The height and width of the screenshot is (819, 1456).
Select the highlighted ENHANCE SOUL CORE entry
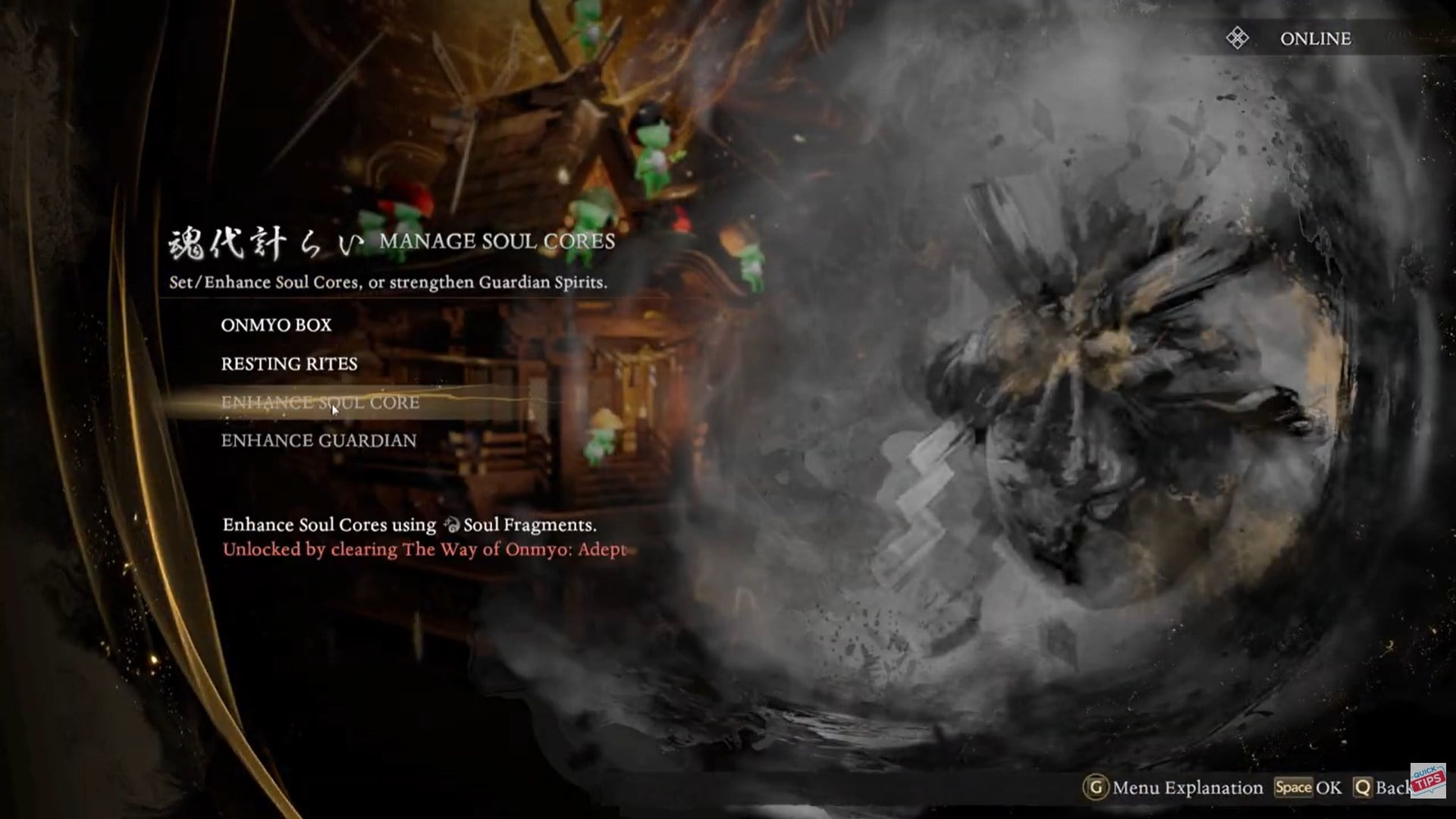318,403
